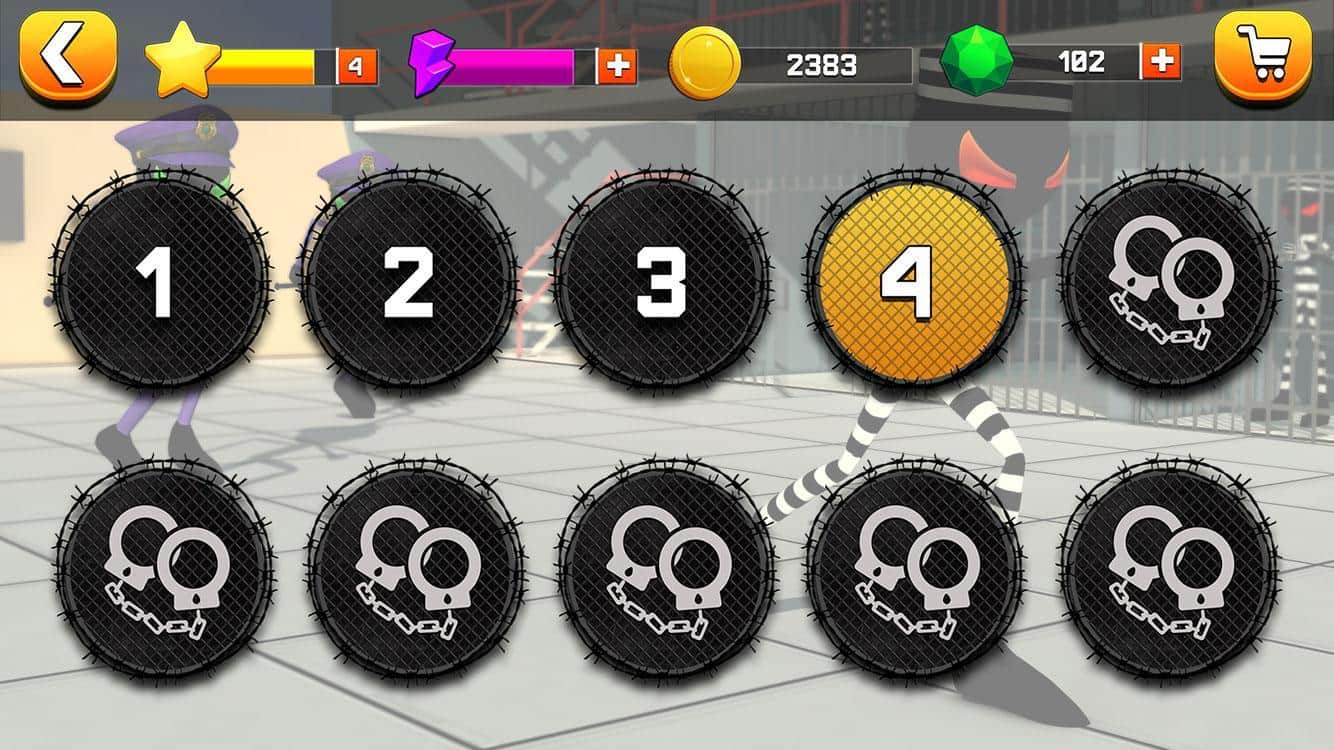This screenshot has height=750, width=1334.
Task: Start the highlighted orange level 4
Action: [x=912, y=281]
